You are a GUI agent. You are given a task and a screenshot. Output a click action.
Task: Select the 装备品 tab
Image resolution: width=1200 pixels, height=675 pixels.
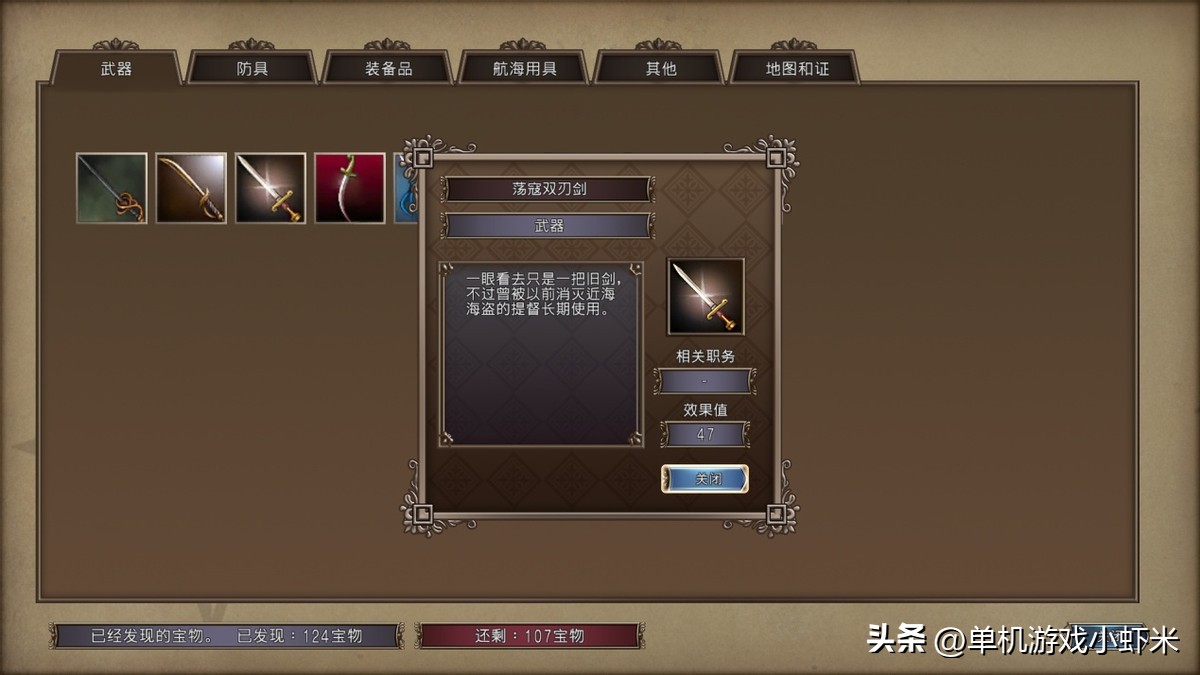388,69
